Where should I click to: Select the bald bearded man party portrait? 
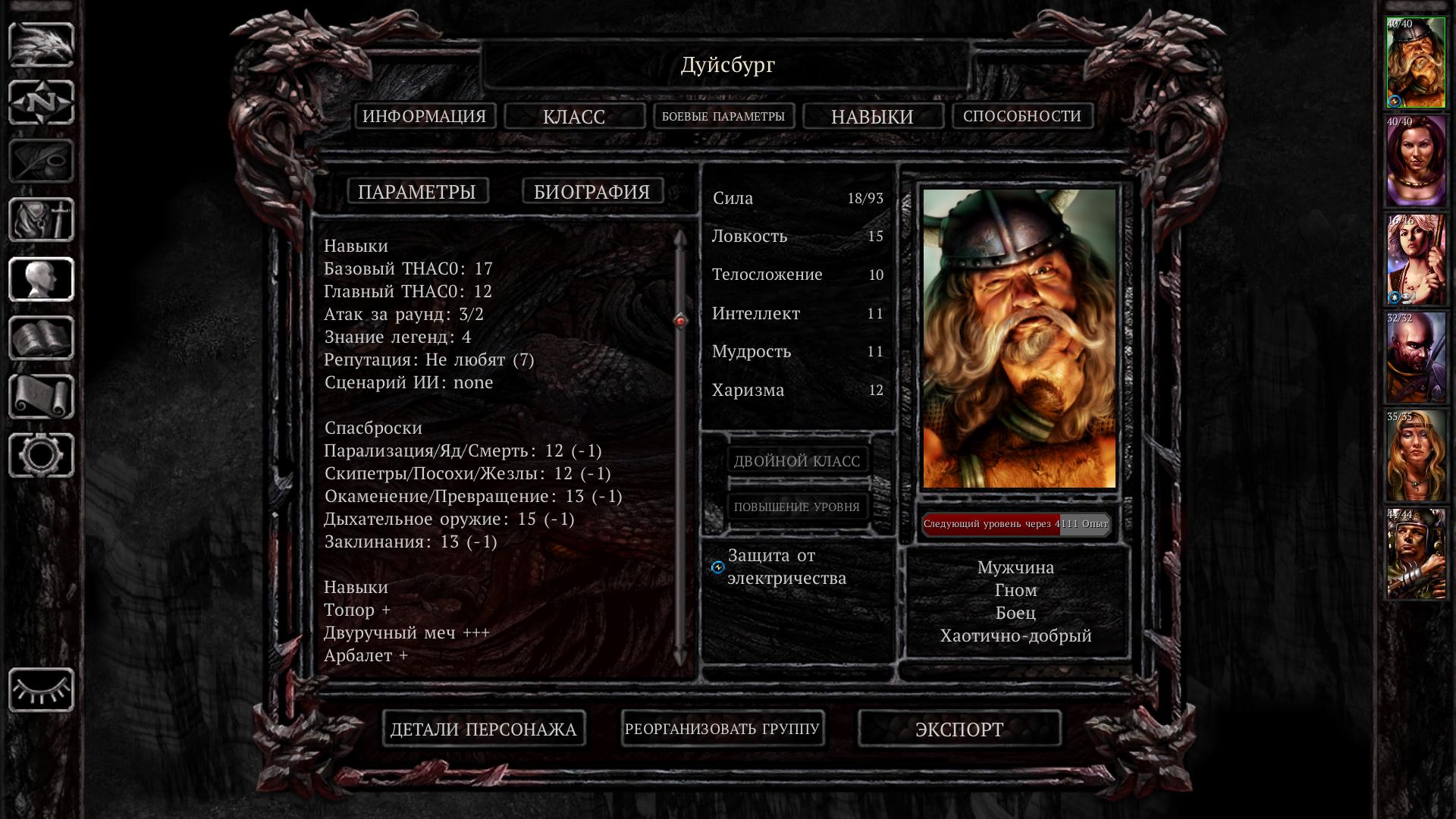point(1416,358)
